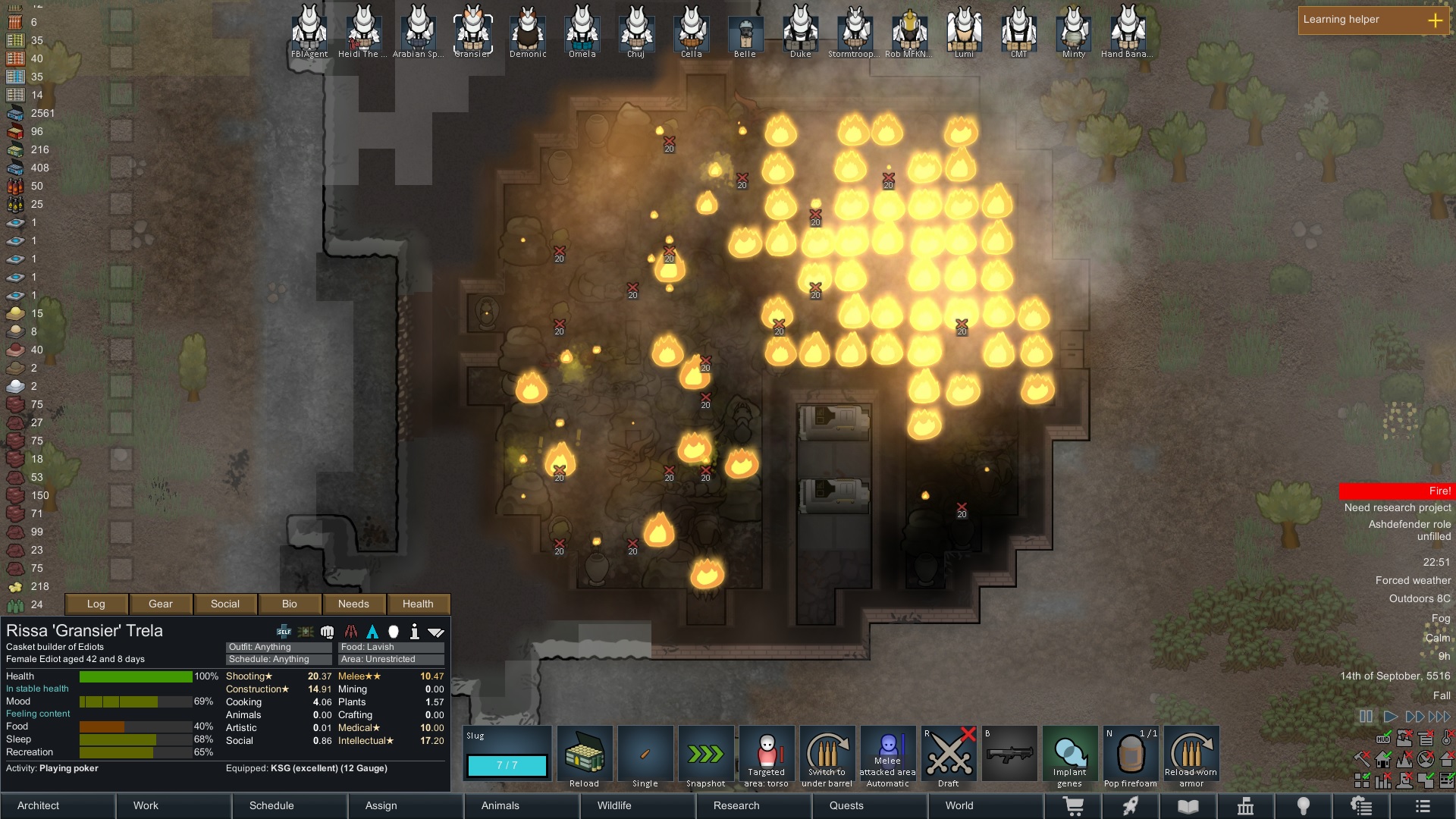Expand the Learning helper panel

click(x=1436, y=20)
